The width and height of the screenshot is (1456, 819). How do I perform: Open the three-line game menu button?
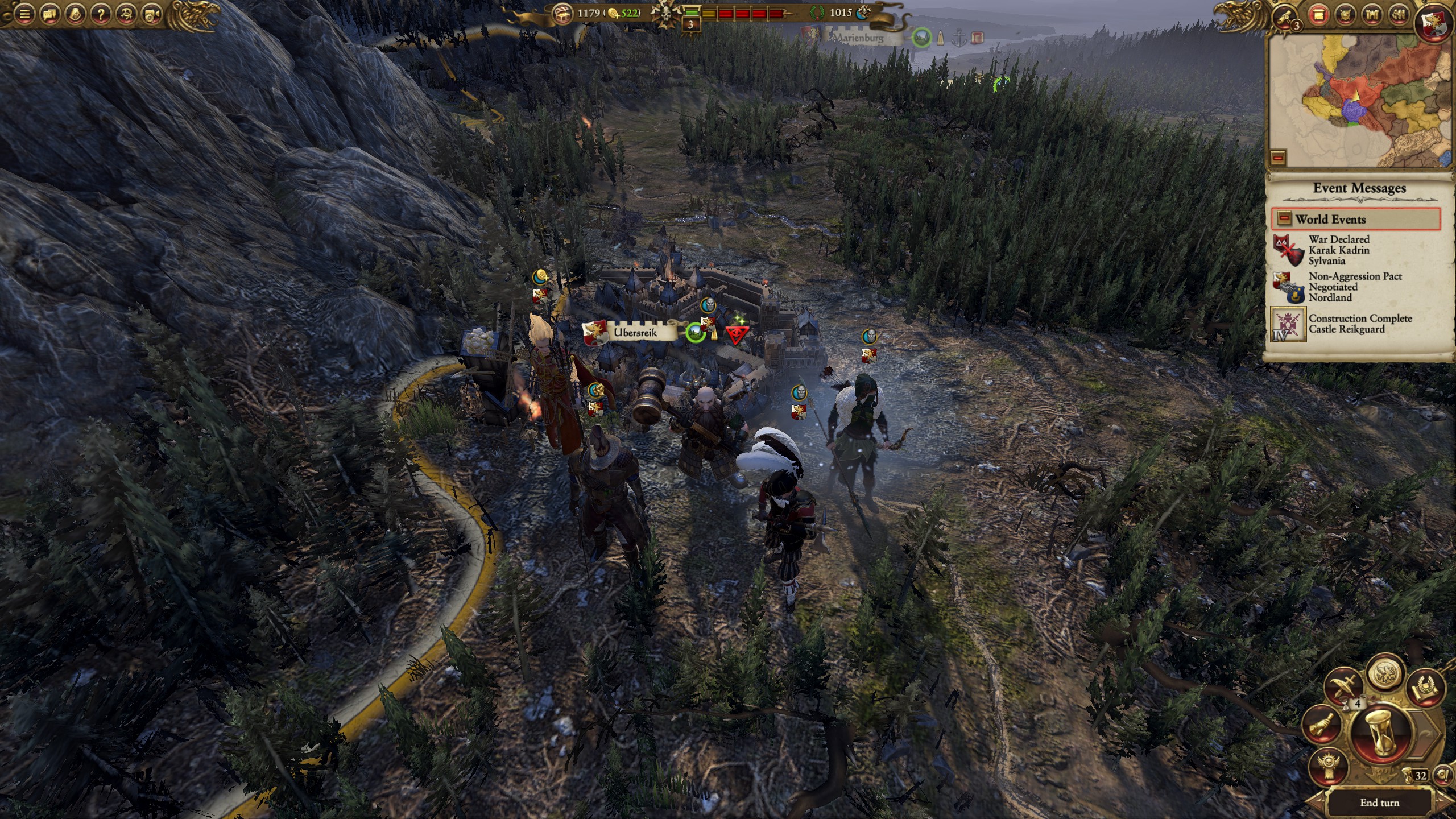[x=24, y=14]
